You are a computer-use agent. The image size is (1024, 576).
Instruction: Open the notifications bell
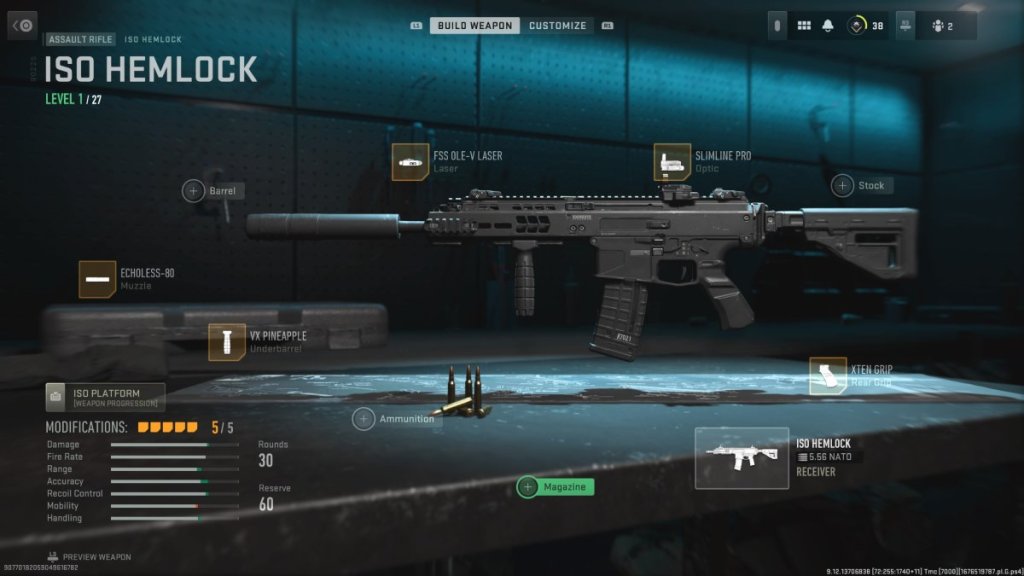click(x=828, y=25)
